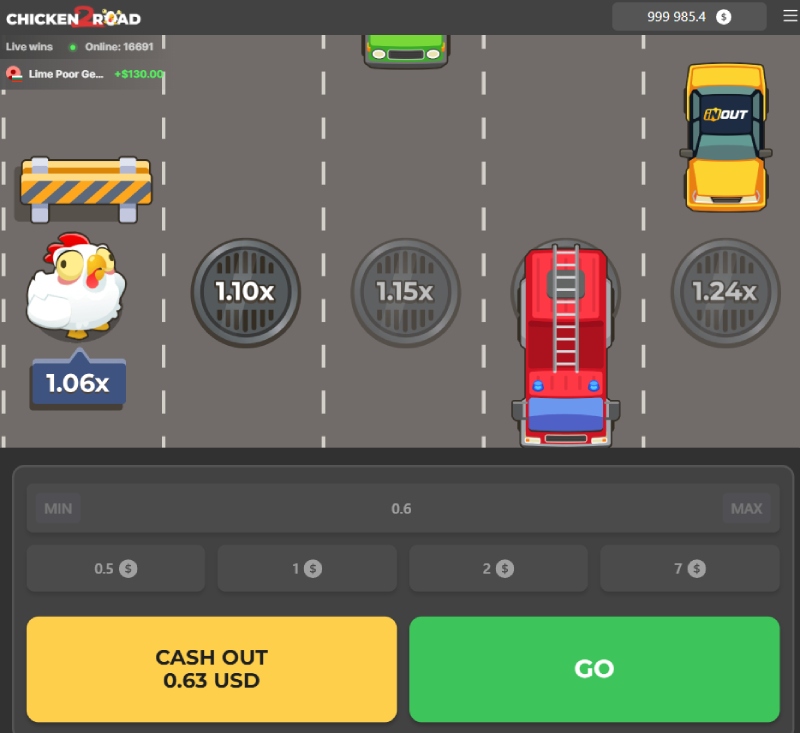Hit the green GO button
Image resolution: width=800 pixels, height=733 pixels.
click(x=594, y=669)
